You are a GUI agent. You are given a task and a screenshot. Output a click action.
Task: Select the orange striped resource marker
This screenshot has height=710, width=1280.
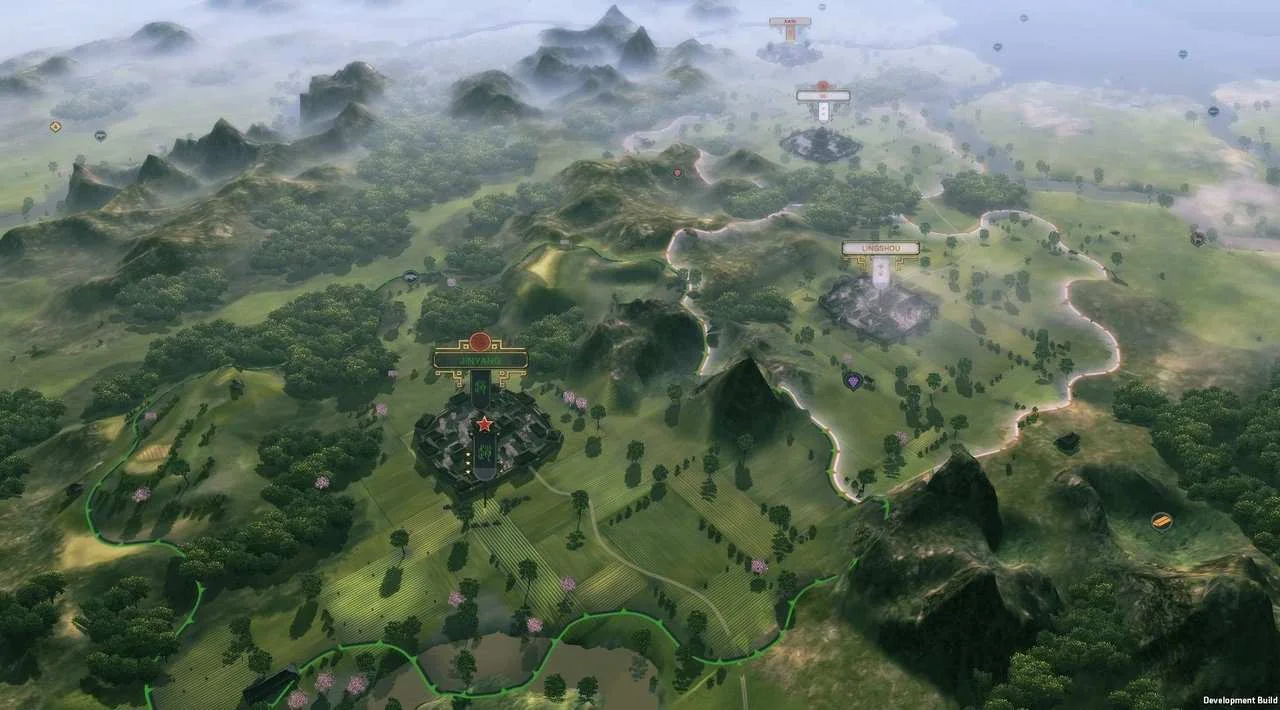1160,520
